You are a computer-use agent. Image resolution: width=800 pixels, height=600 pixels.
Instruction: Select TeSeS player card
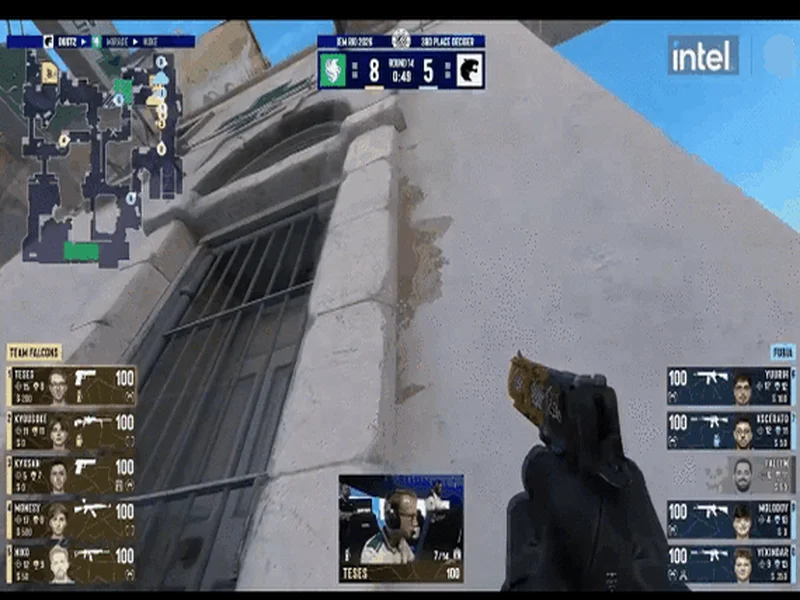(72, 386)
